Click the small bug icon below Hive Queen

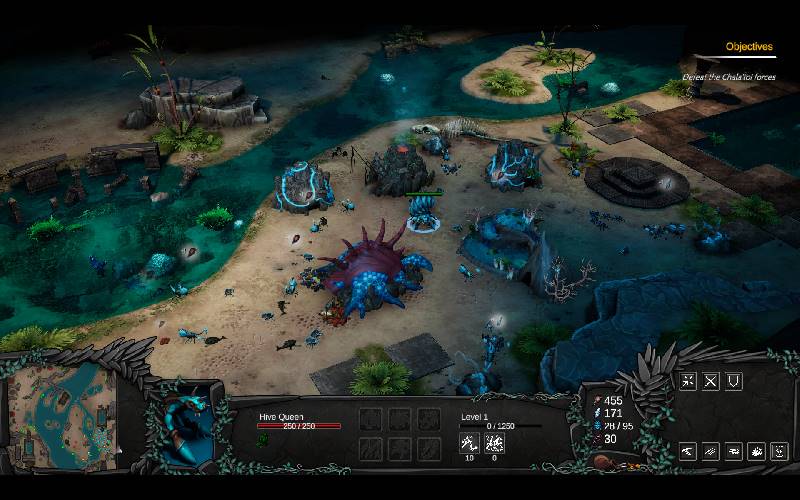[264, 440]
